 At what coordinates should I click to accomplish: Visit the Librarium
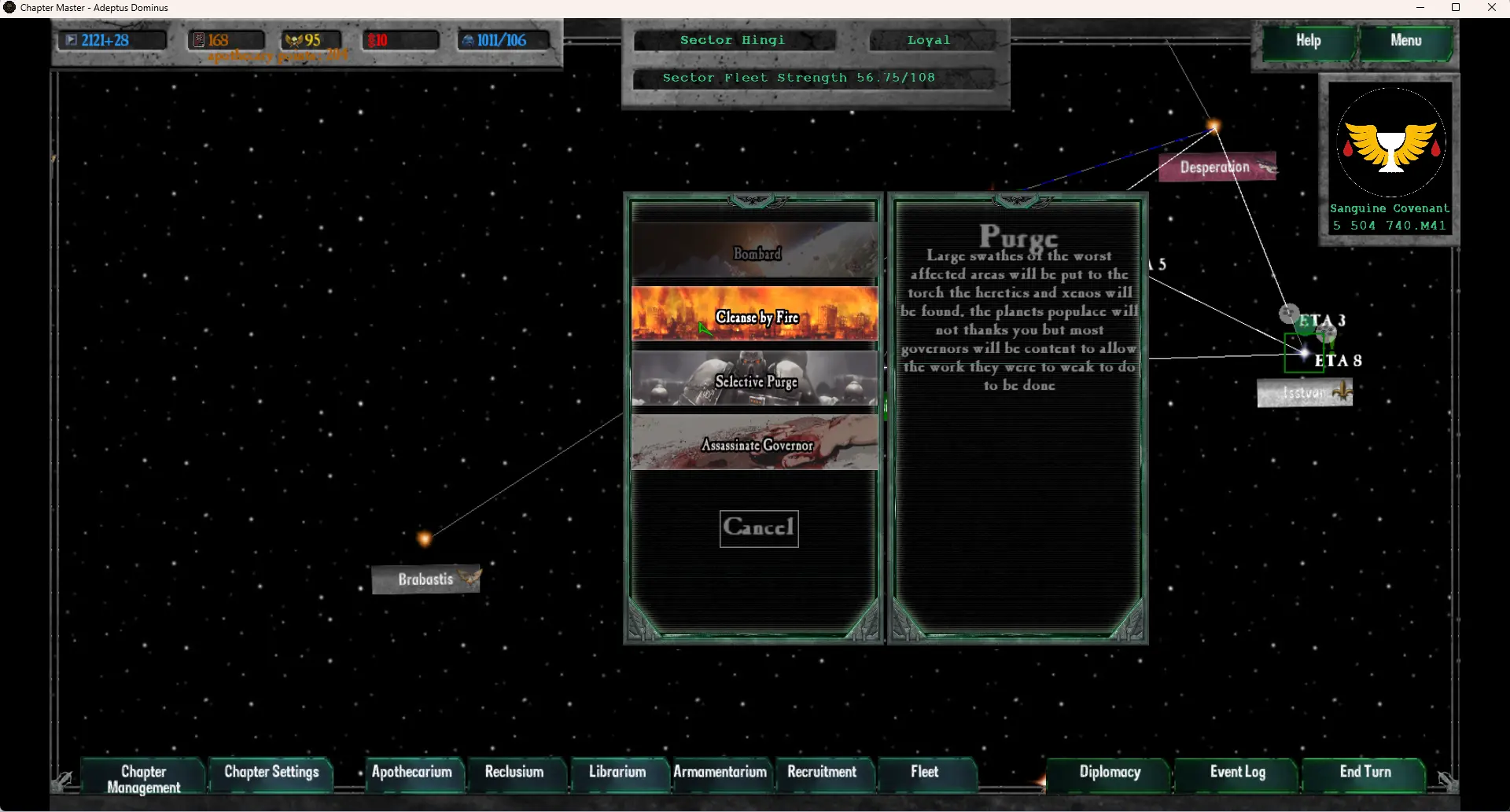tap(617, 772)
